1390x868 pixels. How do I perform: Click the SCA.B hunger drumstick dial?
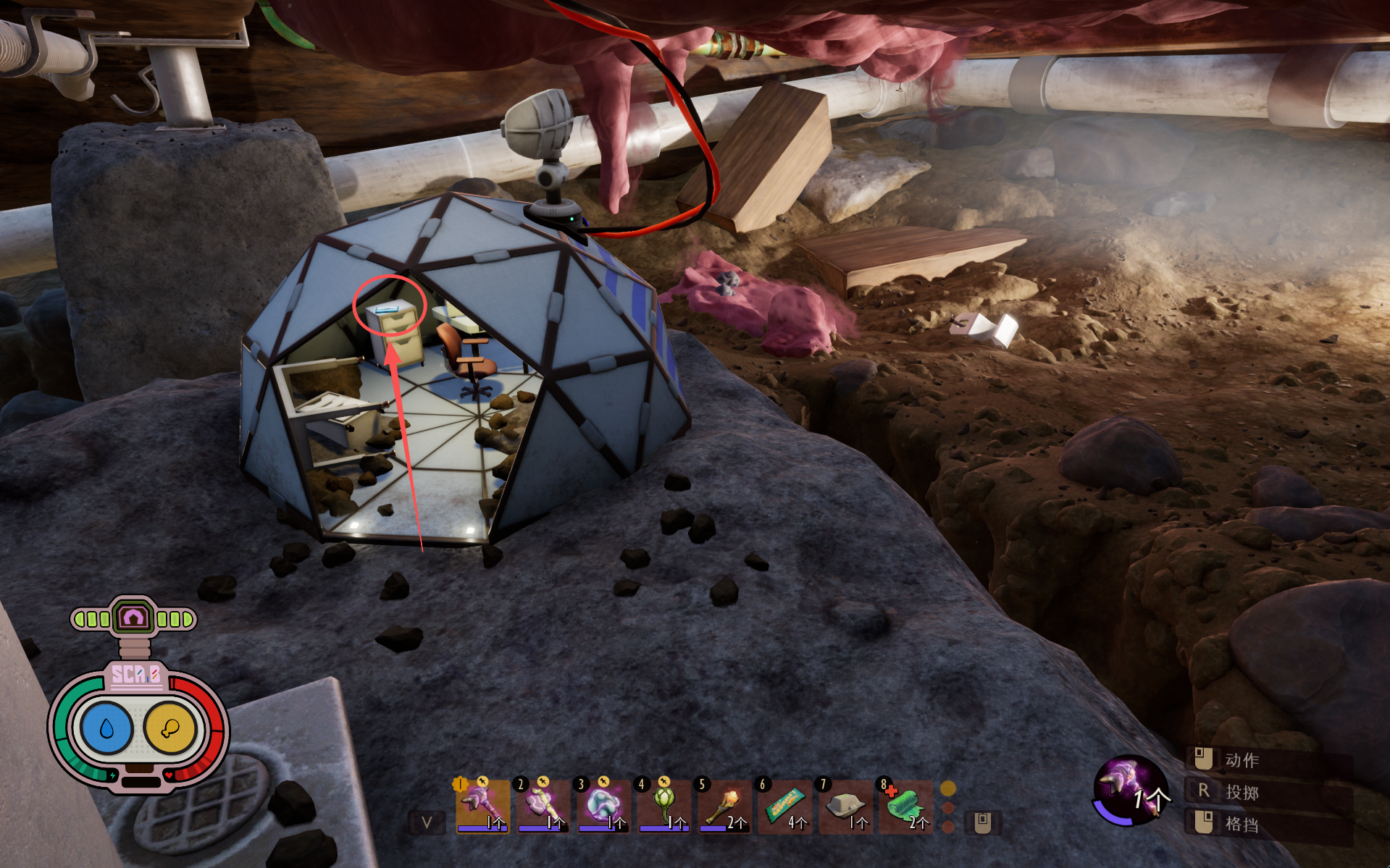click(x=170, y=728)
